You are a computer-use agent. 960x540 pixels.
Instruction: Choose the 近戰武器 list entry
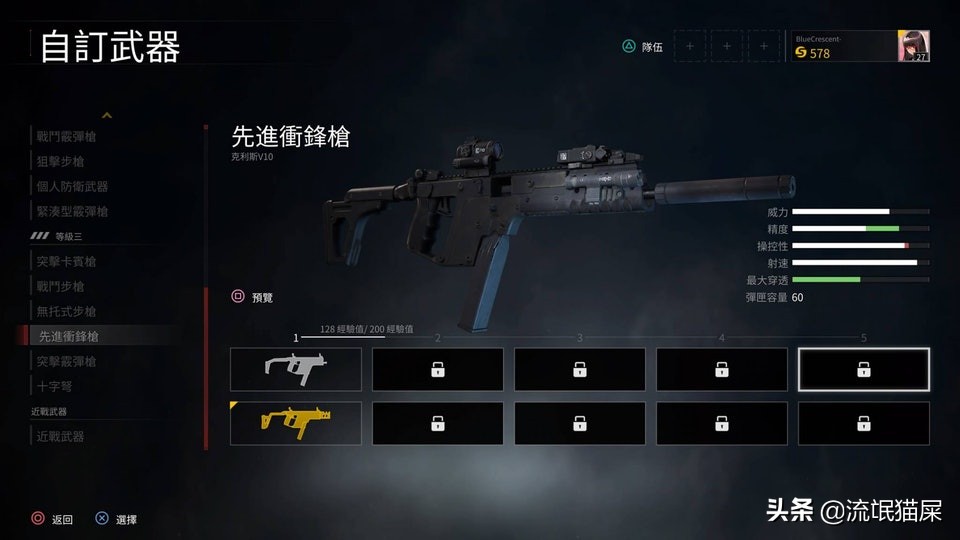60,436
